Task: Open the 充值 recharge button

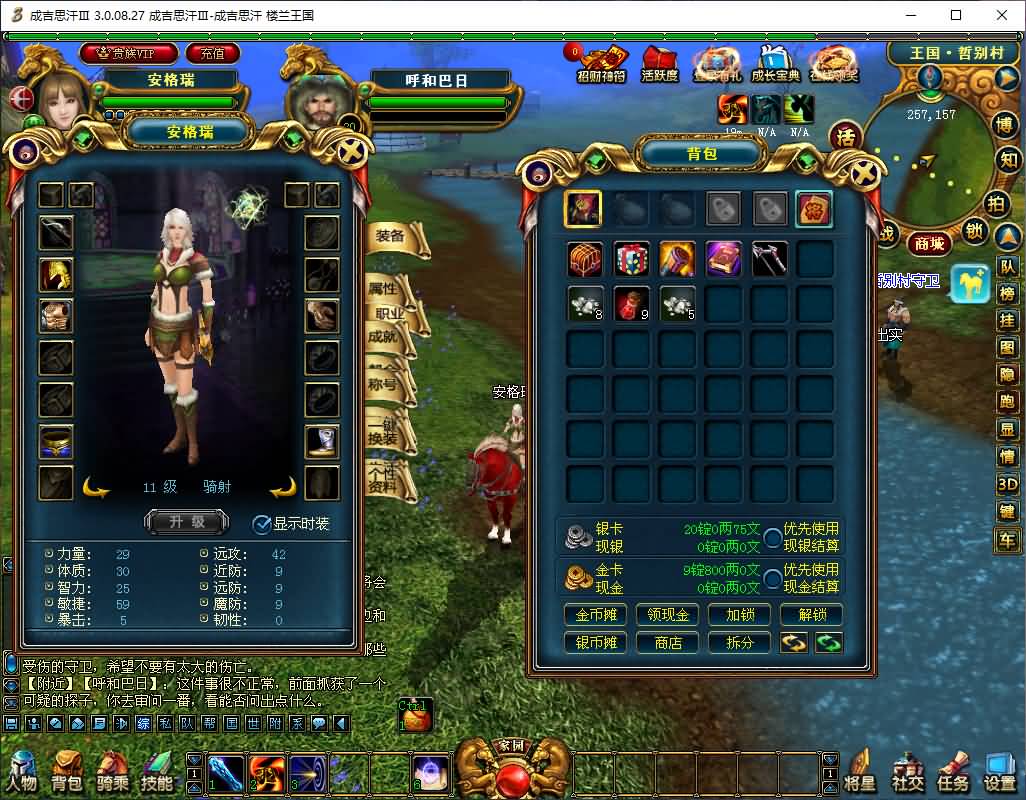Action: [x=212, y=53]
